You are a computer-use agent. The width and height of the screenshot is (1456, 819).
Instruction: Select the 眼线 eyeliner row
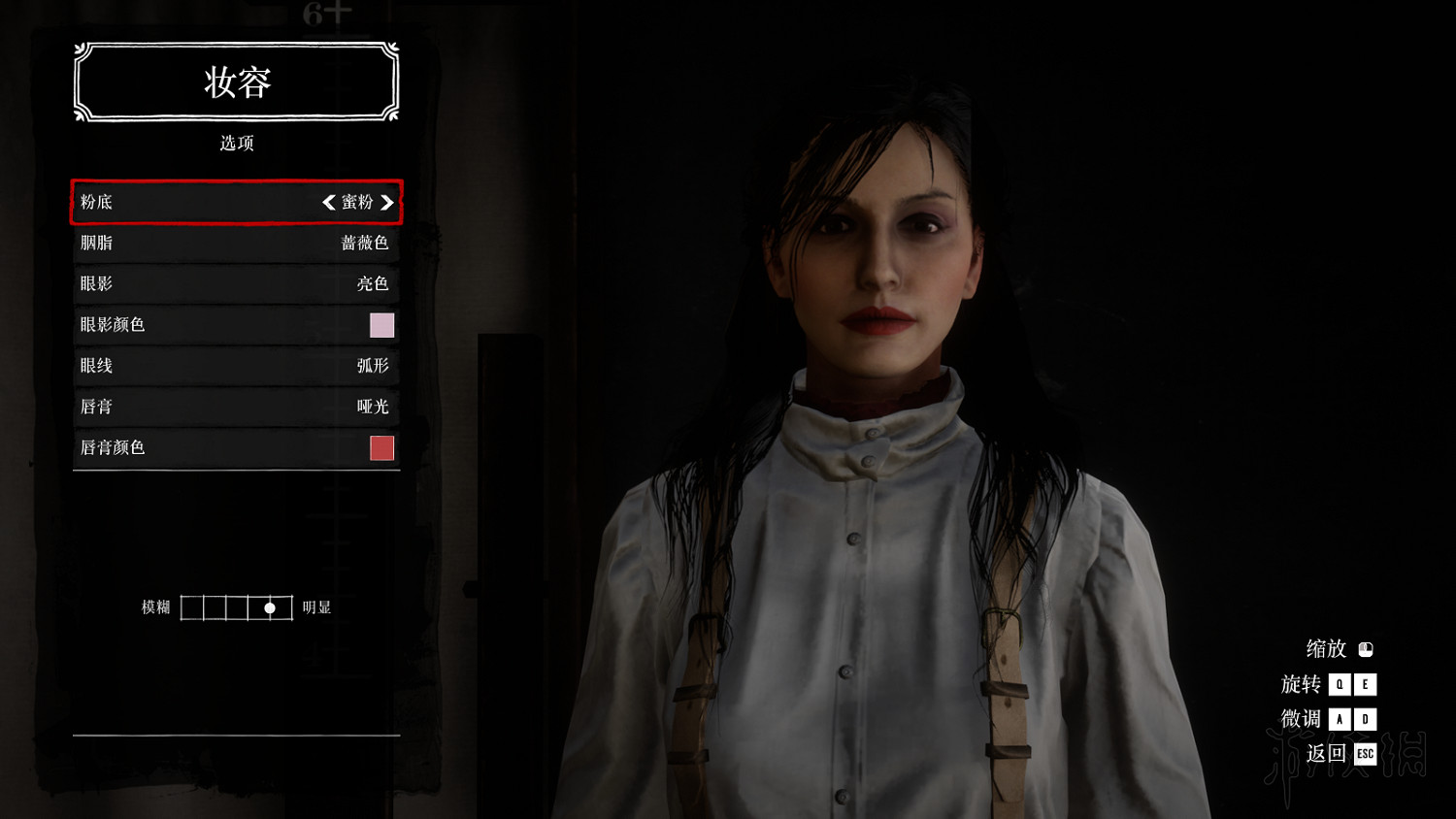(236, 366)
